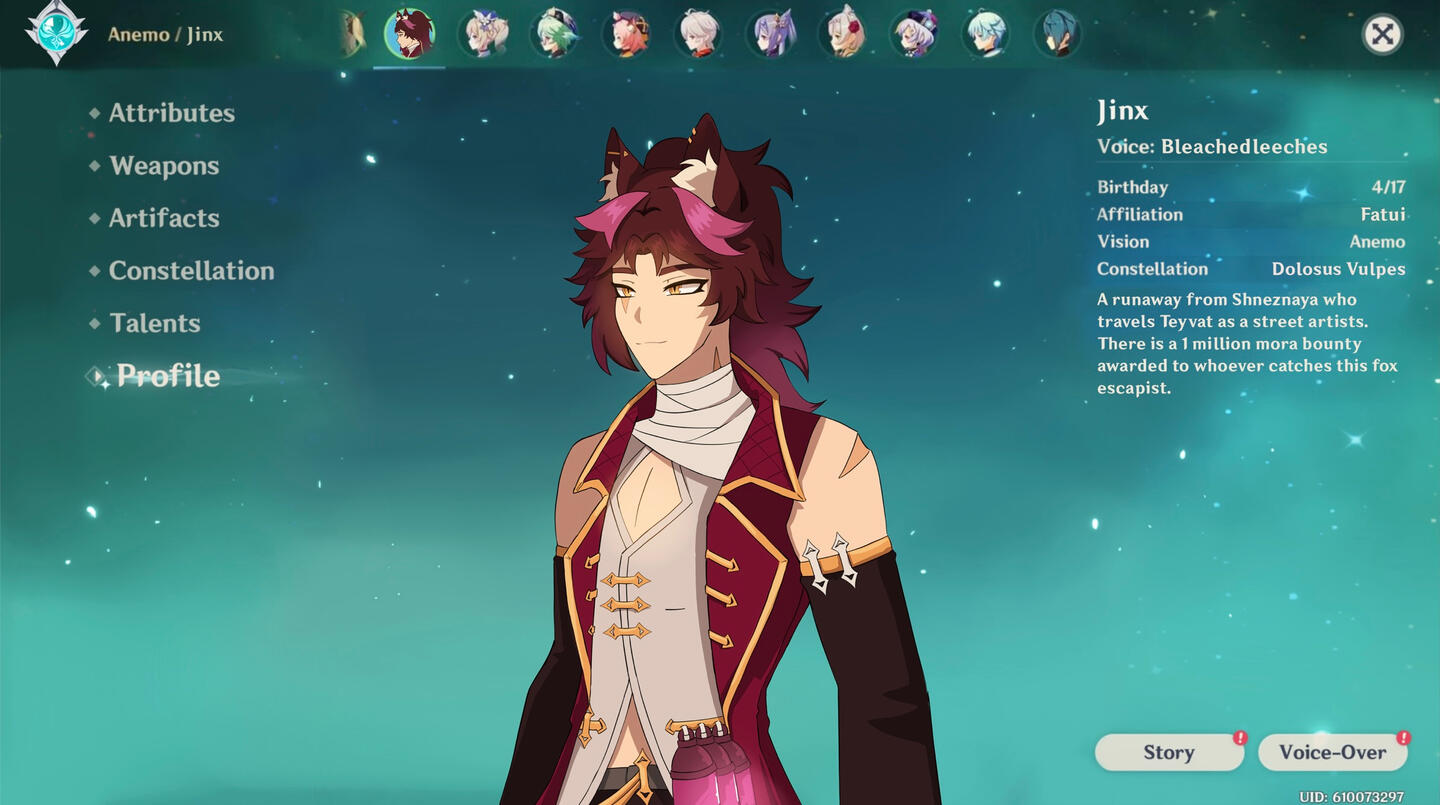Choose the blonde character with a blue hat

pos(483,34)
